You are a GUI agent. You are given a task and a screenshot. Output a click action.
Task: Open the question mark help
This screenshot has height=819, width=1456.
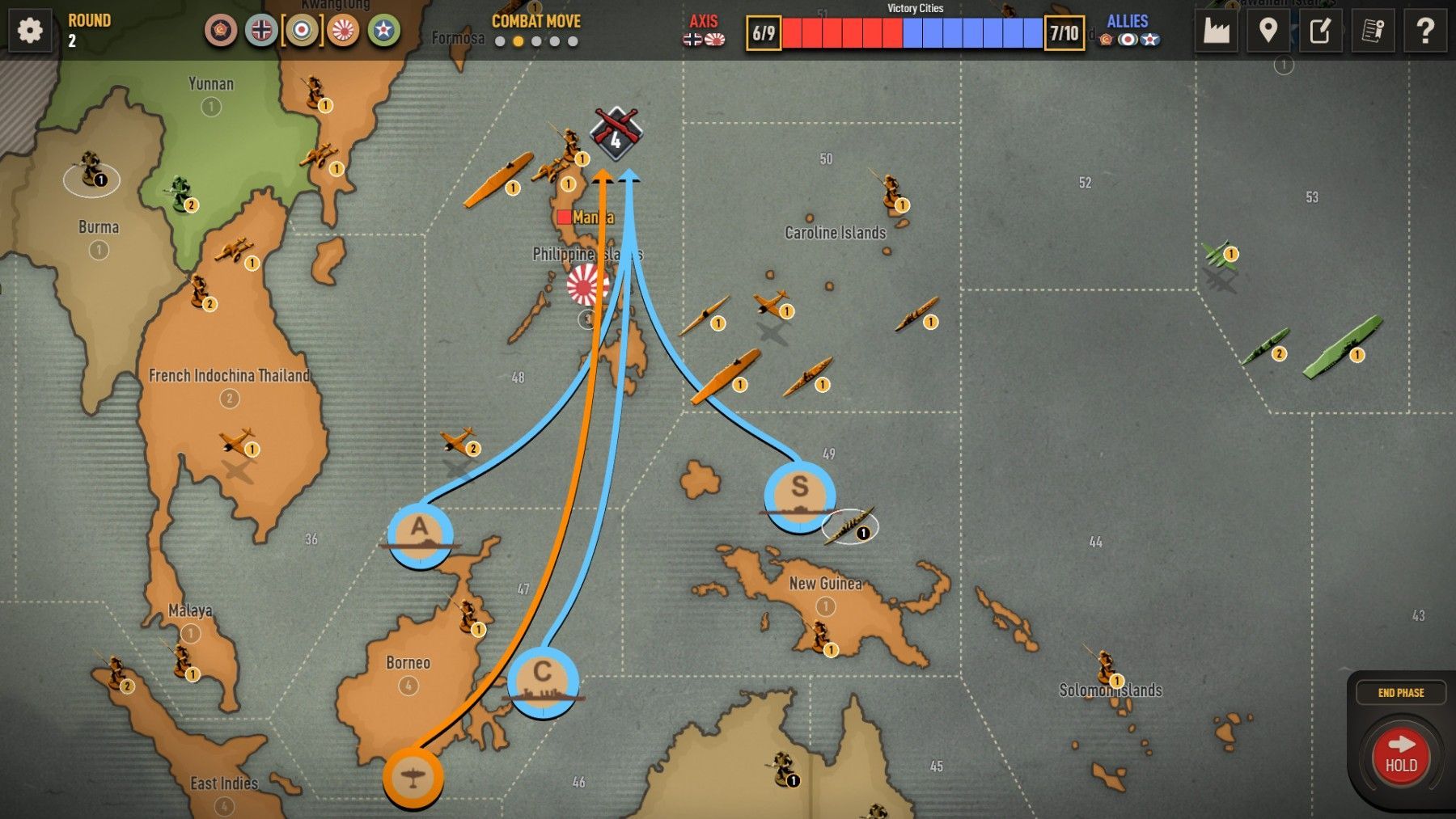pyautogui.click(x=1424, y=31)
